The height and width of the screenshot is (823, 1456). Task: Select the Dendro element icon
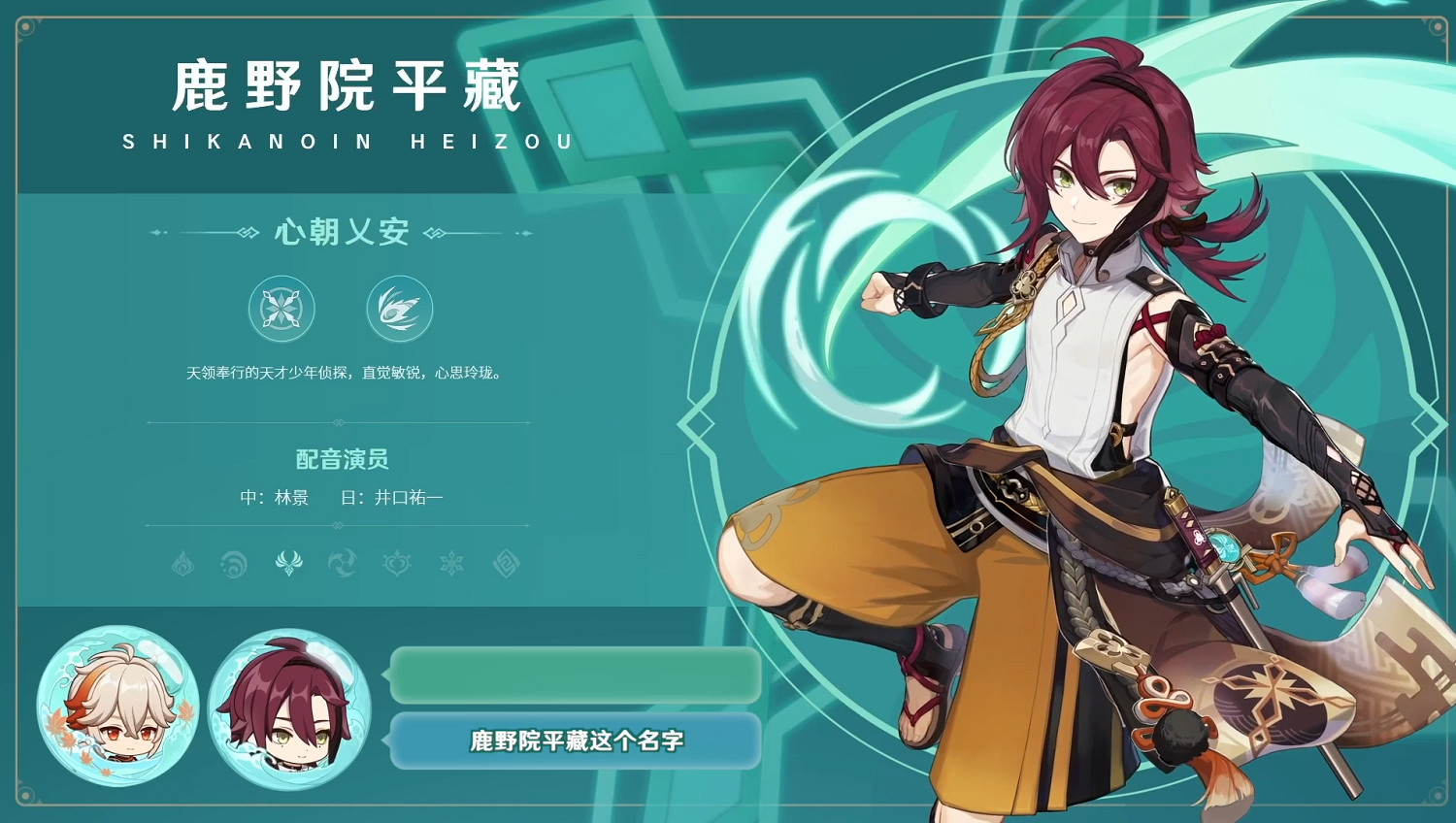coord(395,563)
